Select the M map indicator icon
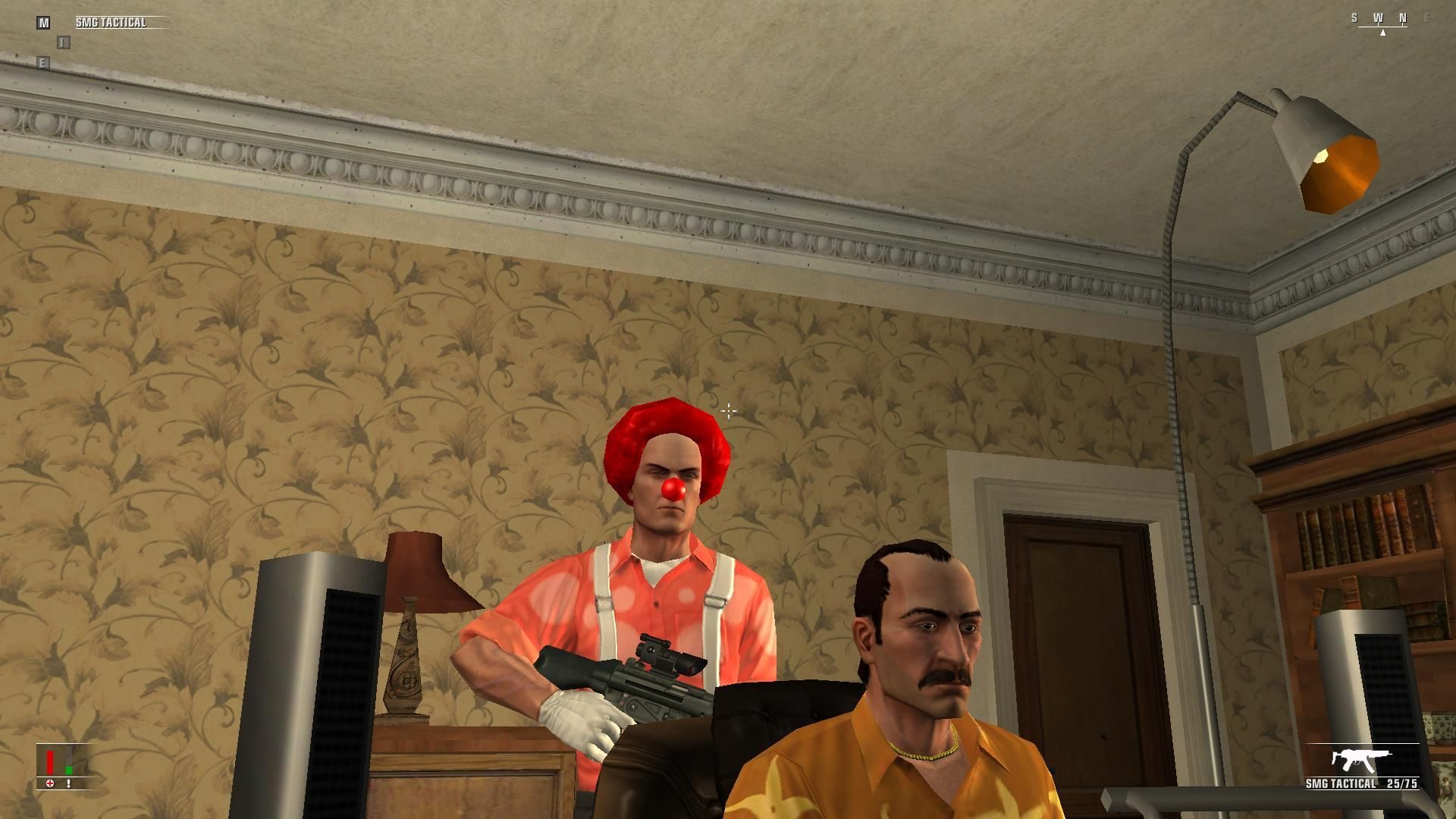 tap(43, 23)
